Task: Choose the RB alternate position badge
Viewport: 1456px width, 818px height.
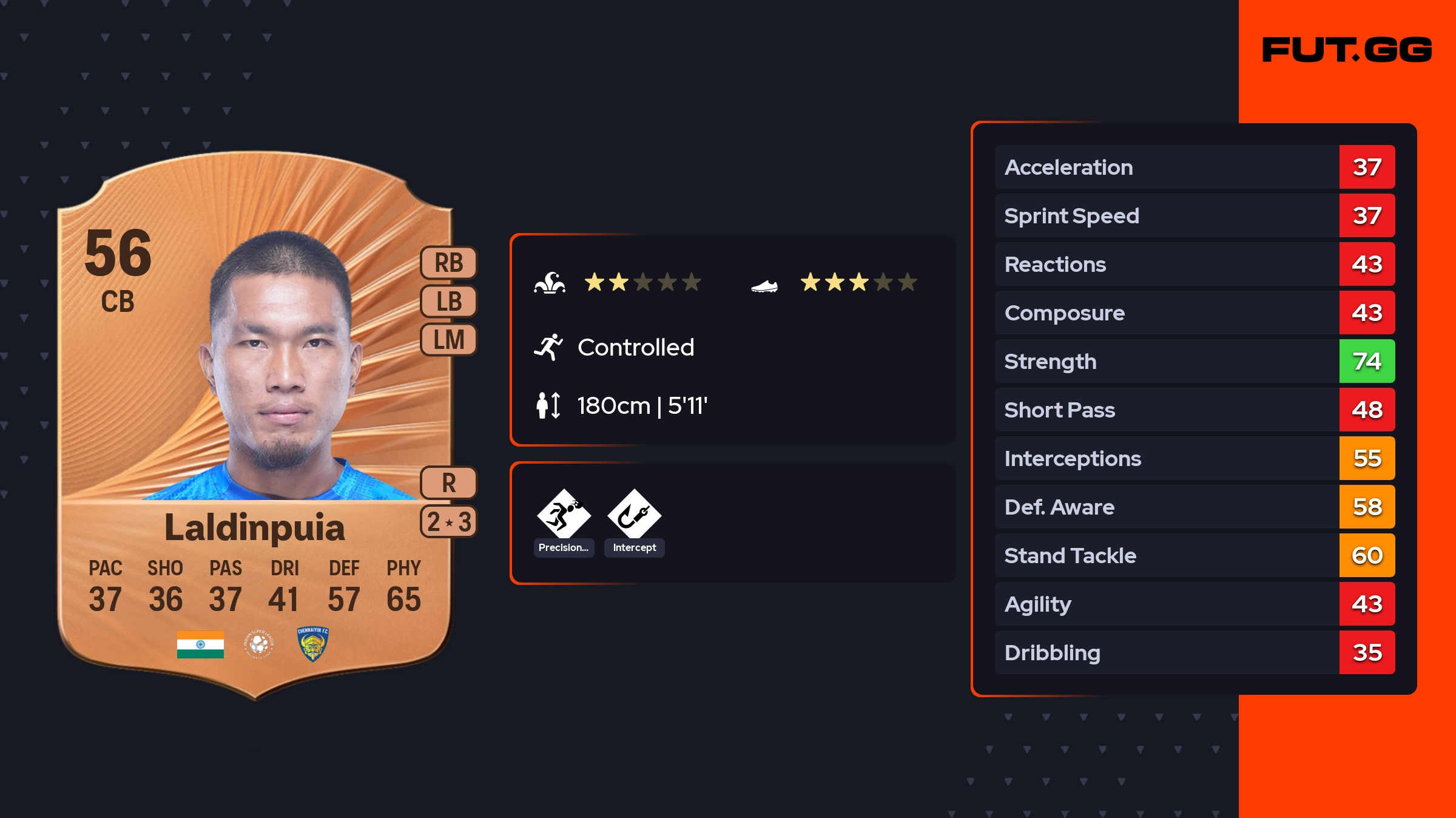Action: coord(448,263)
